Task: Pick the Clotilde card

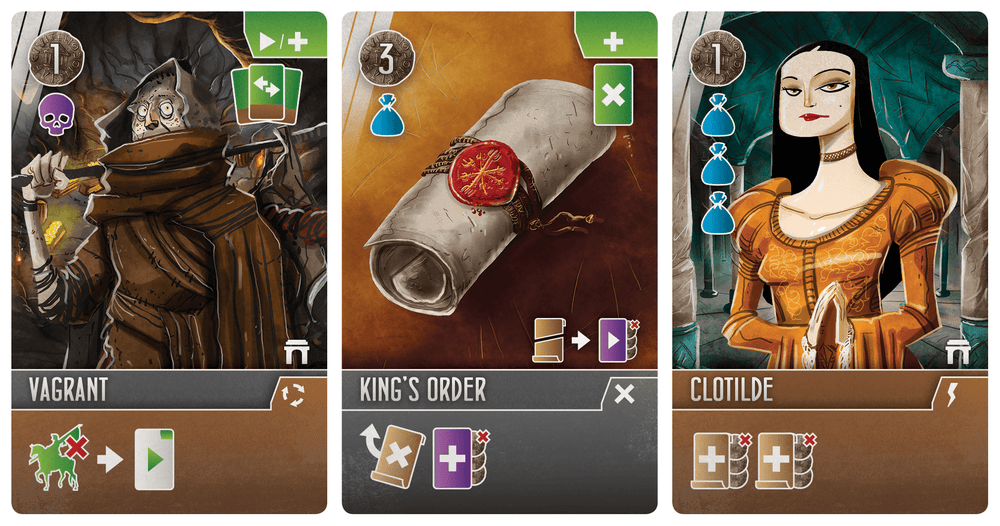Action: click(x=829, y=262)
